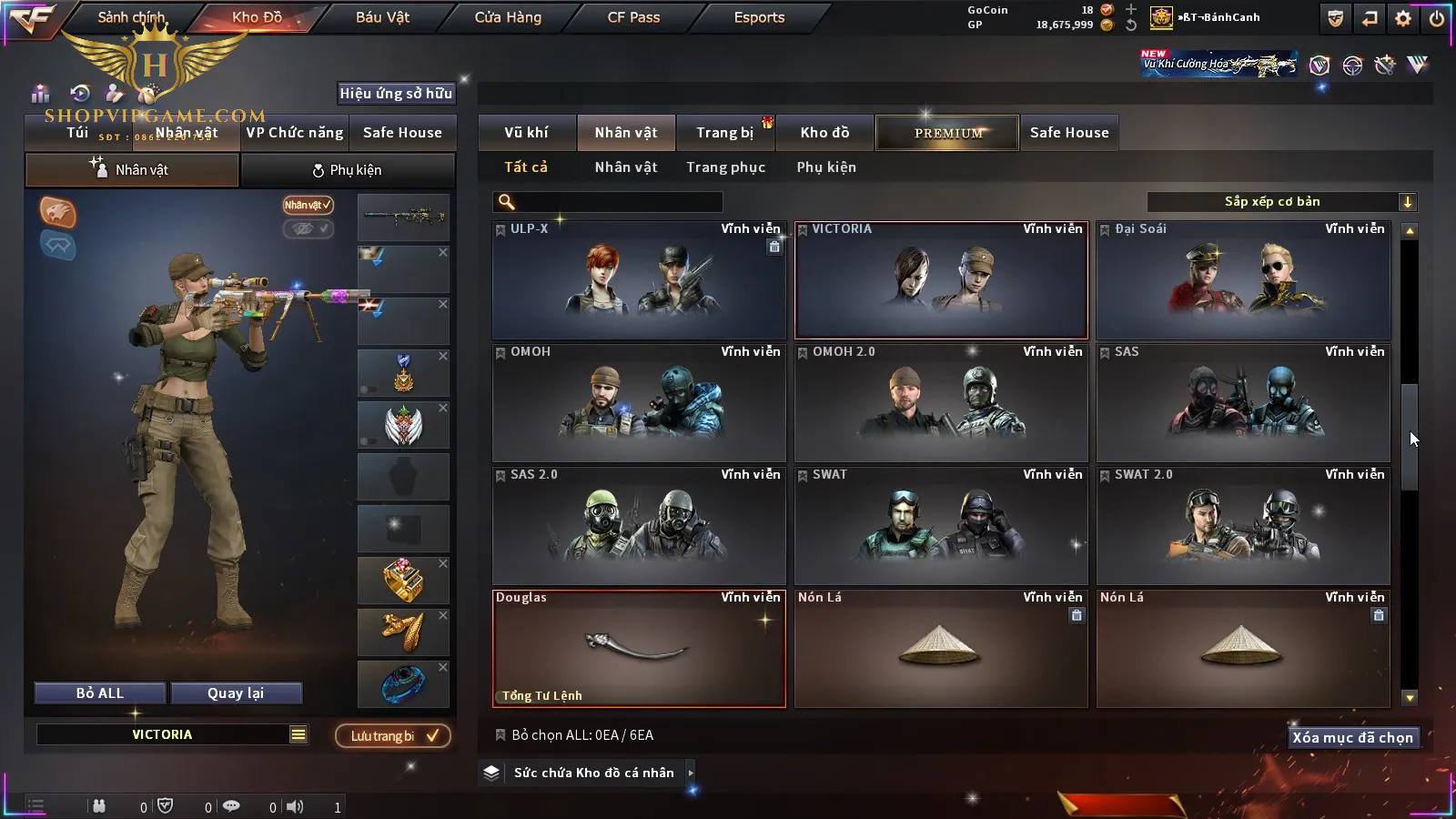
Task: Save loadout with Lưu trang bị
Action: coord(393,736)
